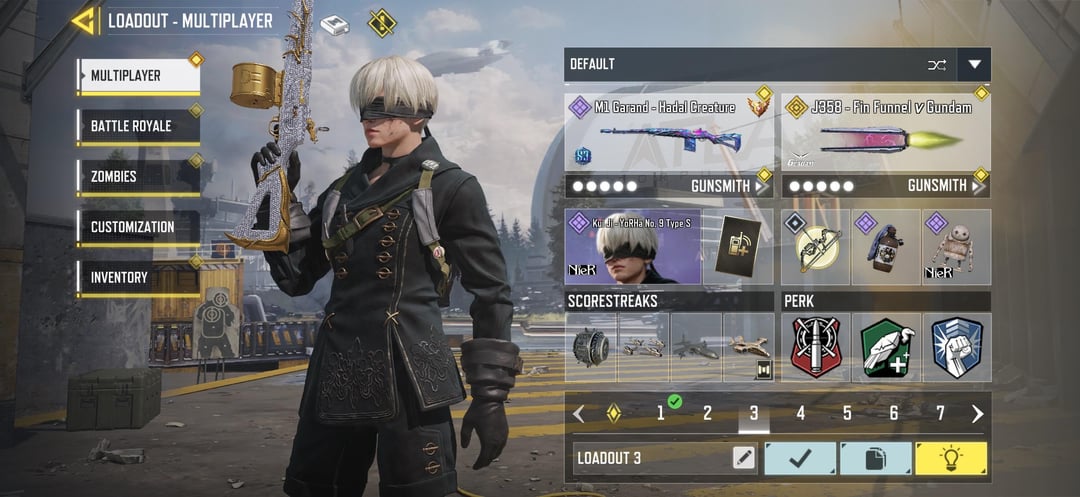Switch to the Zombies tab
The image size is (1080, 497).
[x=138, y=177]
